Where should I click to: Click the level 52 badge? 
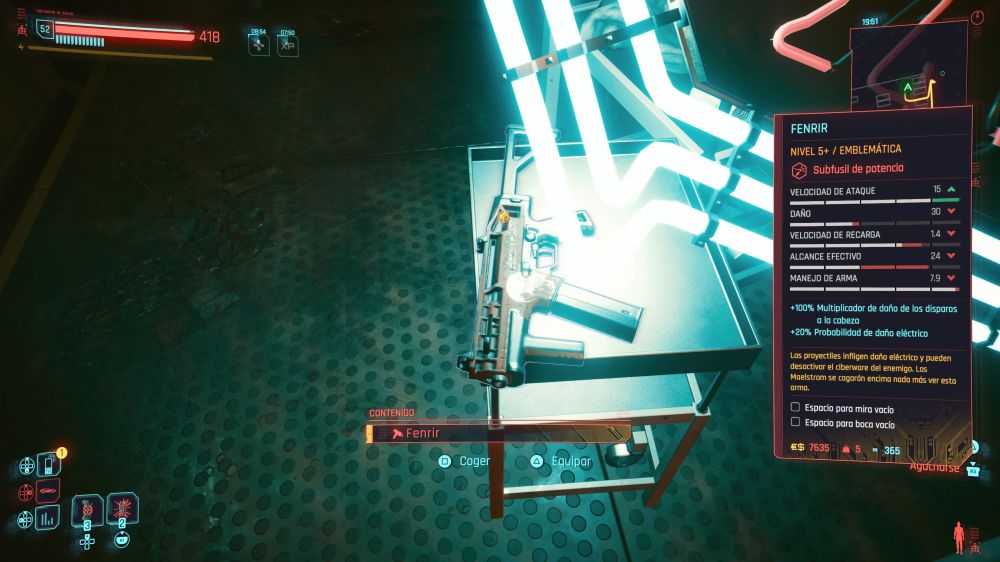coord(44,30)
